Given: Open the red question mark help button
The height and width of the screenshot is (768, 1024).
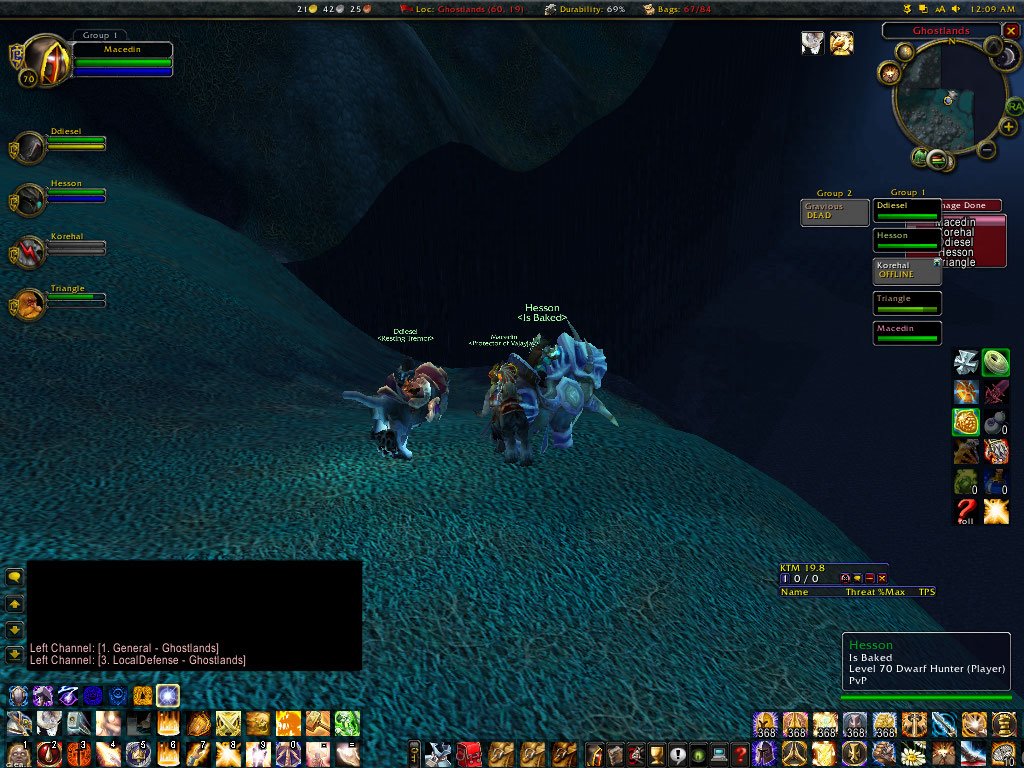Looking at the screenshot, I should point(739,754).
